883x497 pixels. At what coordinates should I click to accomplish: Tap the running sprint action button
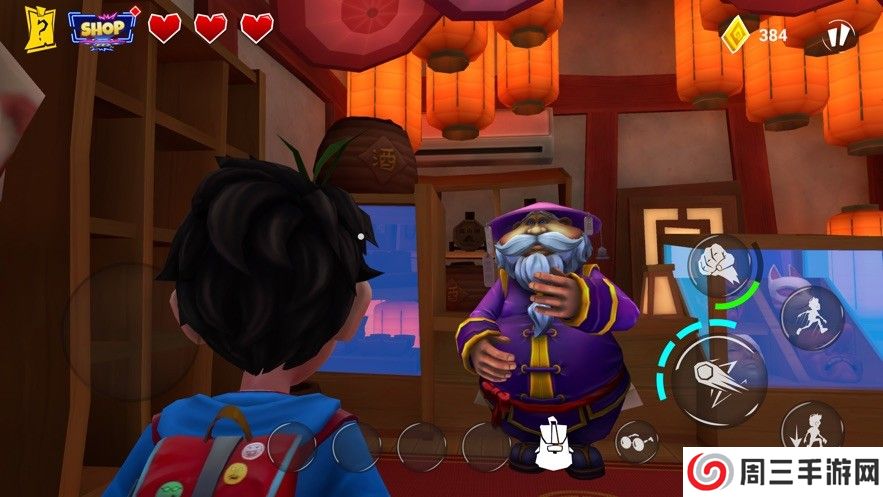pyautogui.click(x=812, y=317)
